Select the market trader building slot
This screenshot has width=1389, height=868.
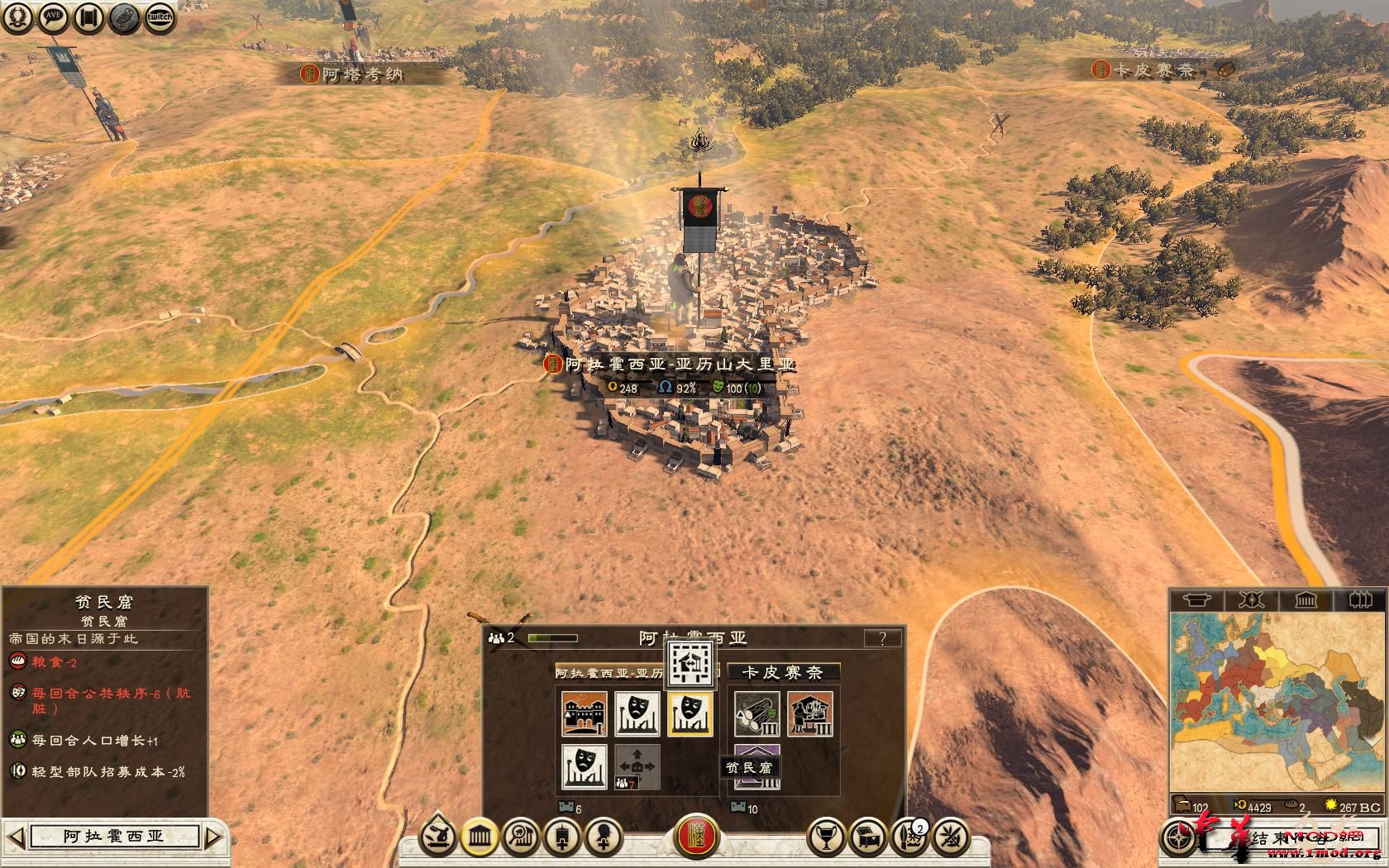(x=809, y=714)
